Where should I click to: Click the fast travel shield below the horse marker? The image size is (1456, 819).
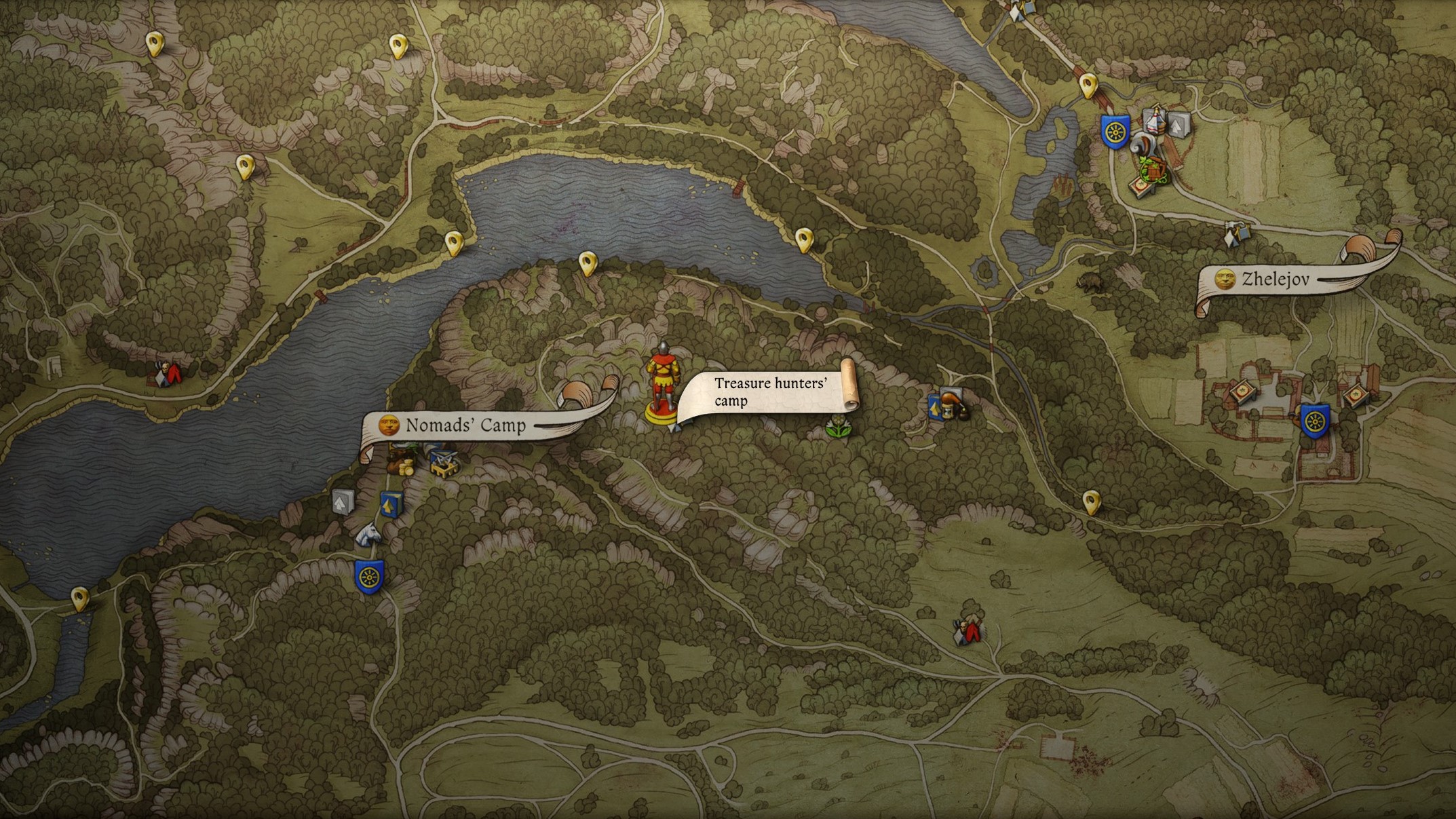[x=369, y=577]
